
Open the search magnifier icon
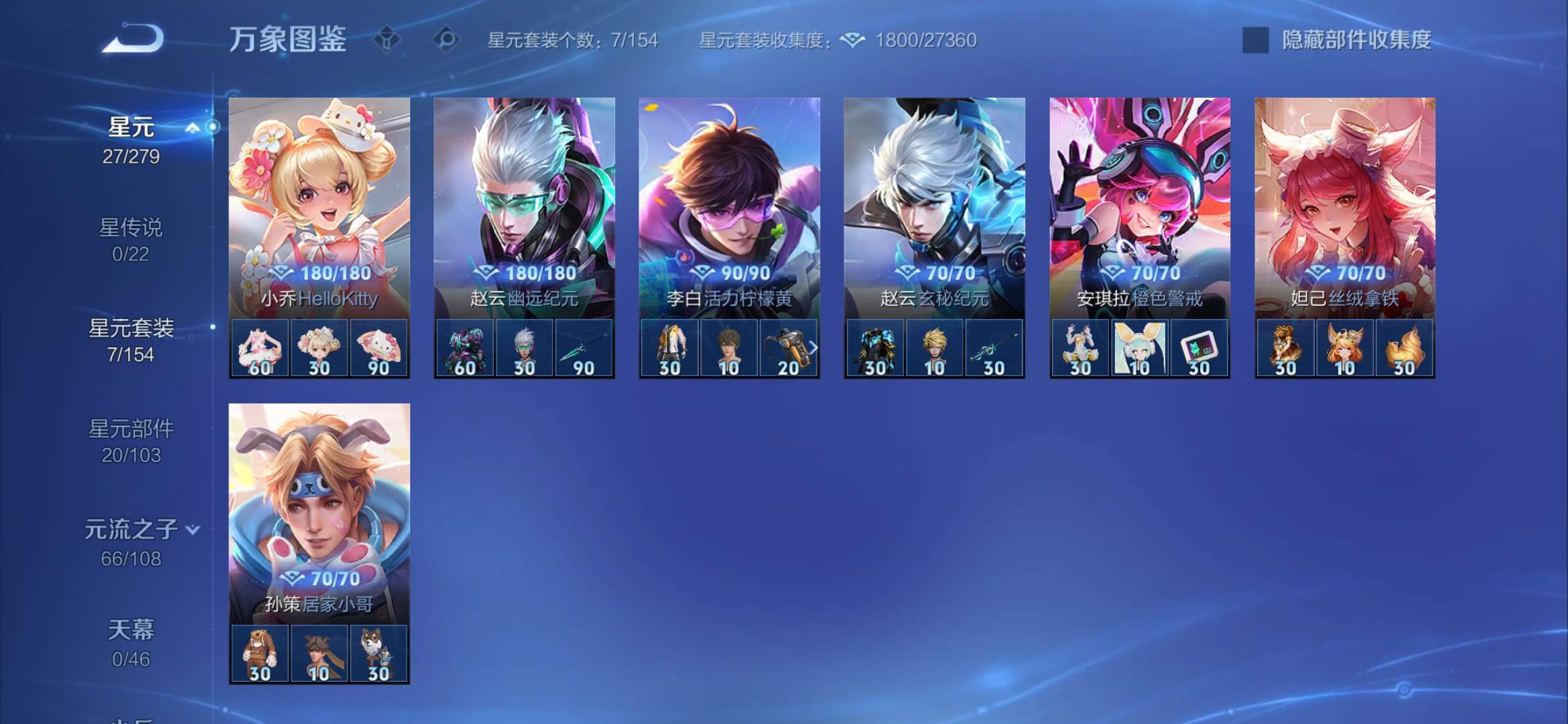tap(443, 40)
